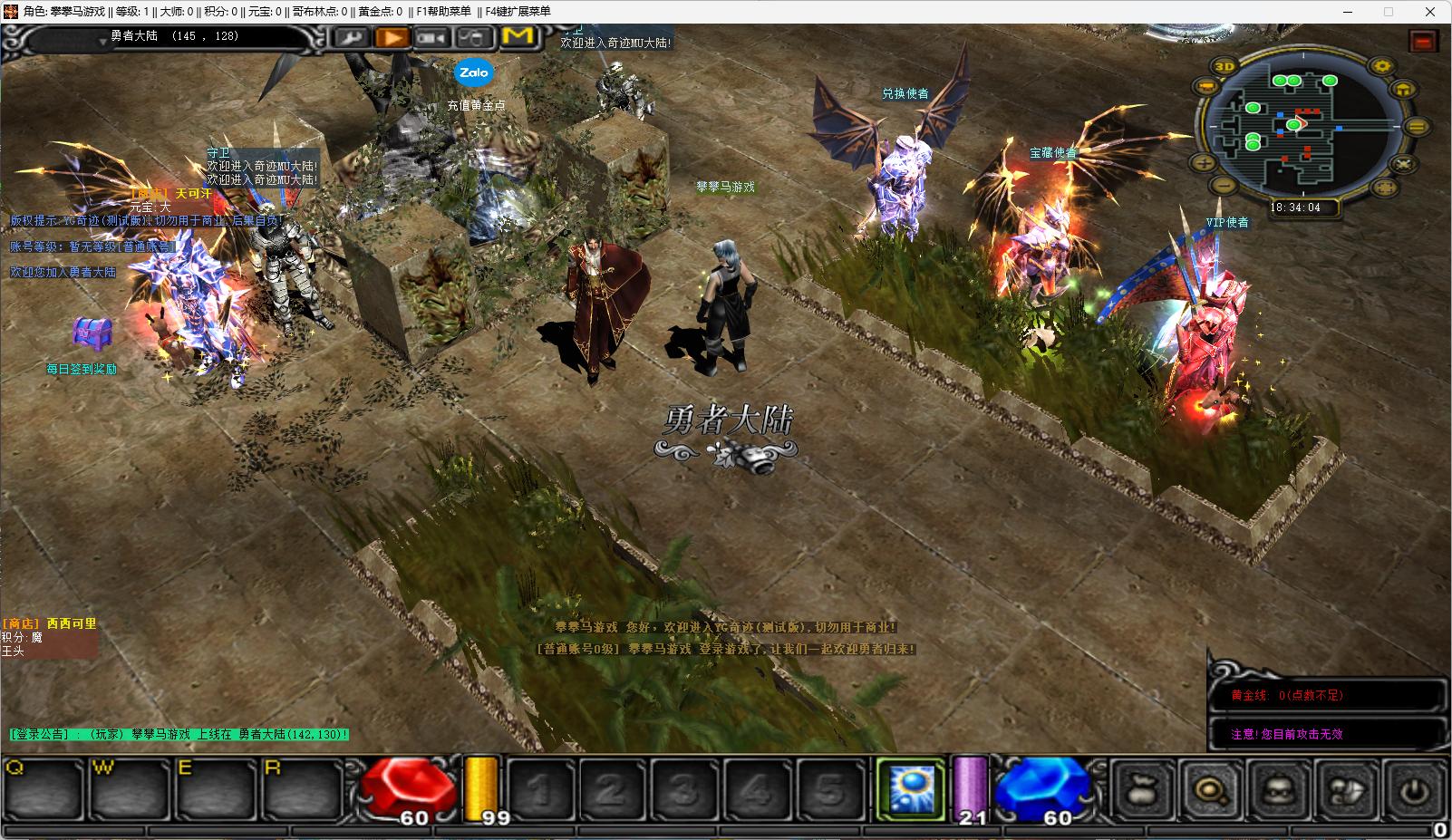Toggle the minimap 3D view button

[1225, 66]
